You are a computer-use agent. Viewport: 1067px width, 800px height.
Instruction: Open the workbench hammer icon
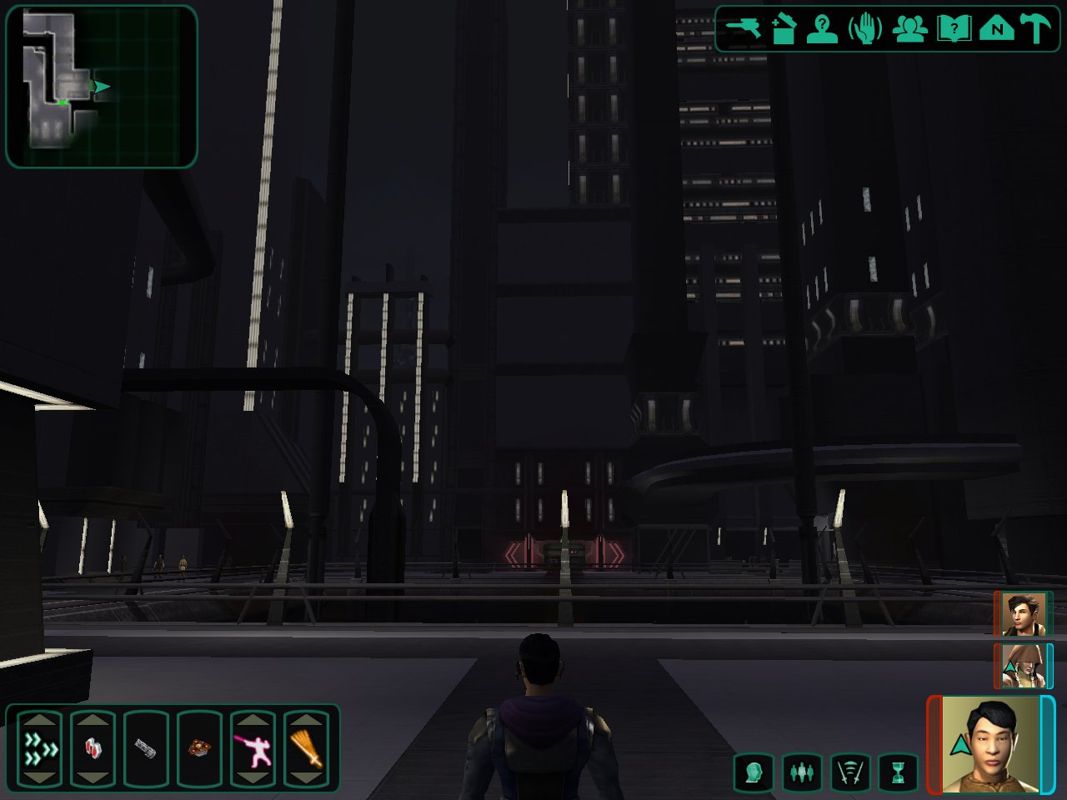click(1036, 29)
